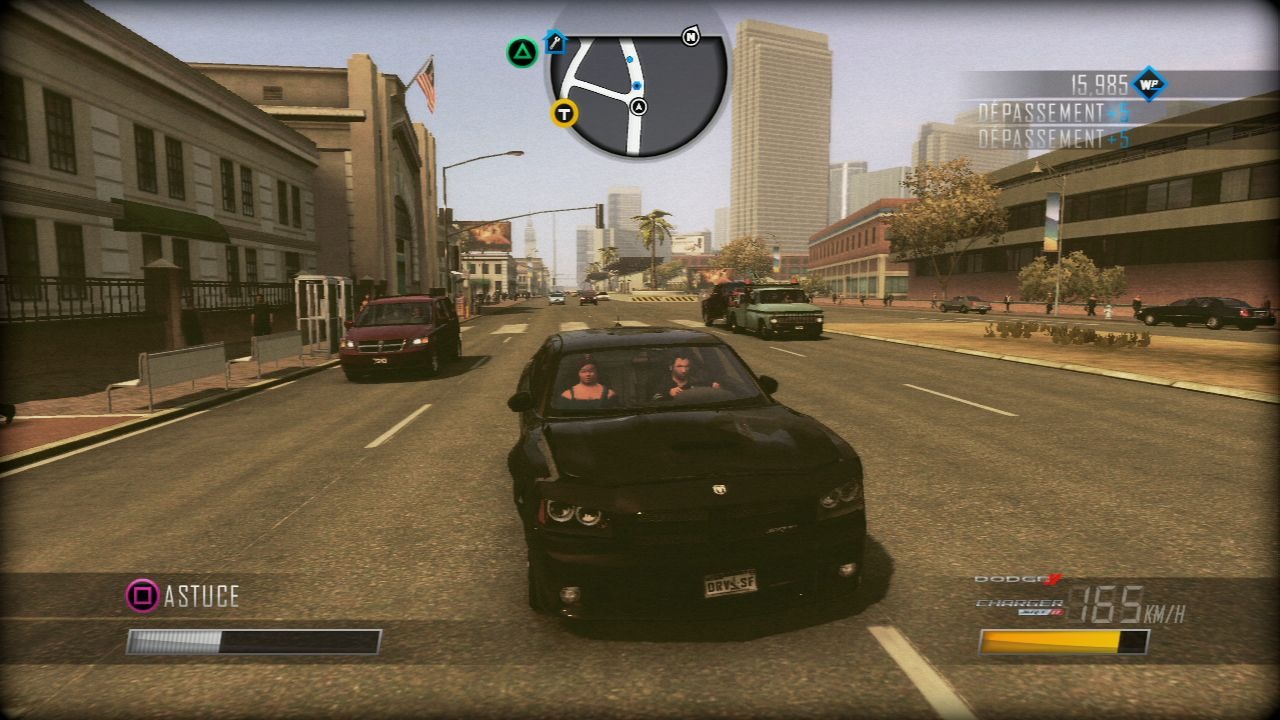Open the circular minimap
Image resolution: width=1280 pixels, height=720 pixels.
click(638, 92)
